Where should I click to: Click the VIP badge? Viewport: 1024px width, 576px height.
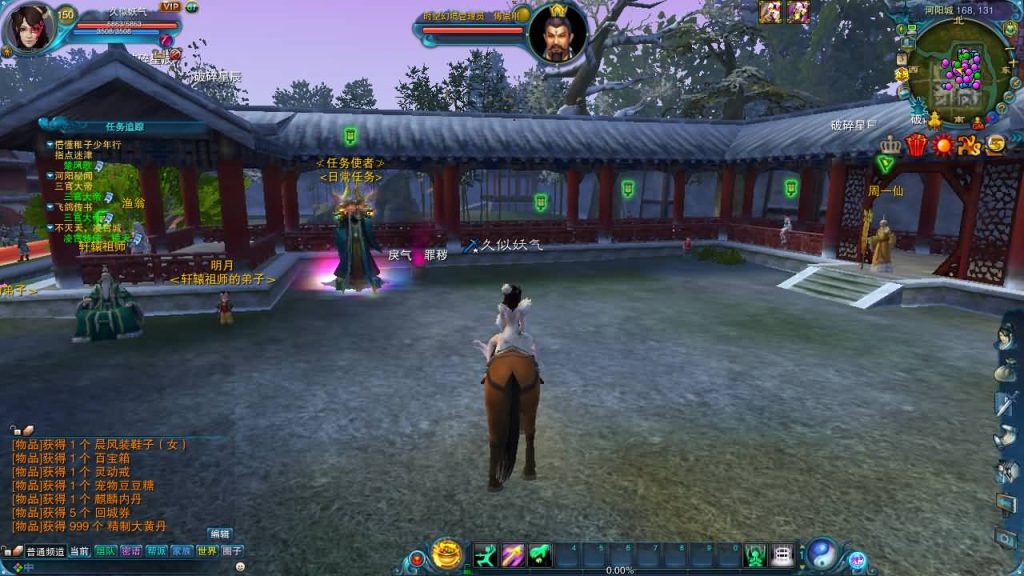point(169,7)
